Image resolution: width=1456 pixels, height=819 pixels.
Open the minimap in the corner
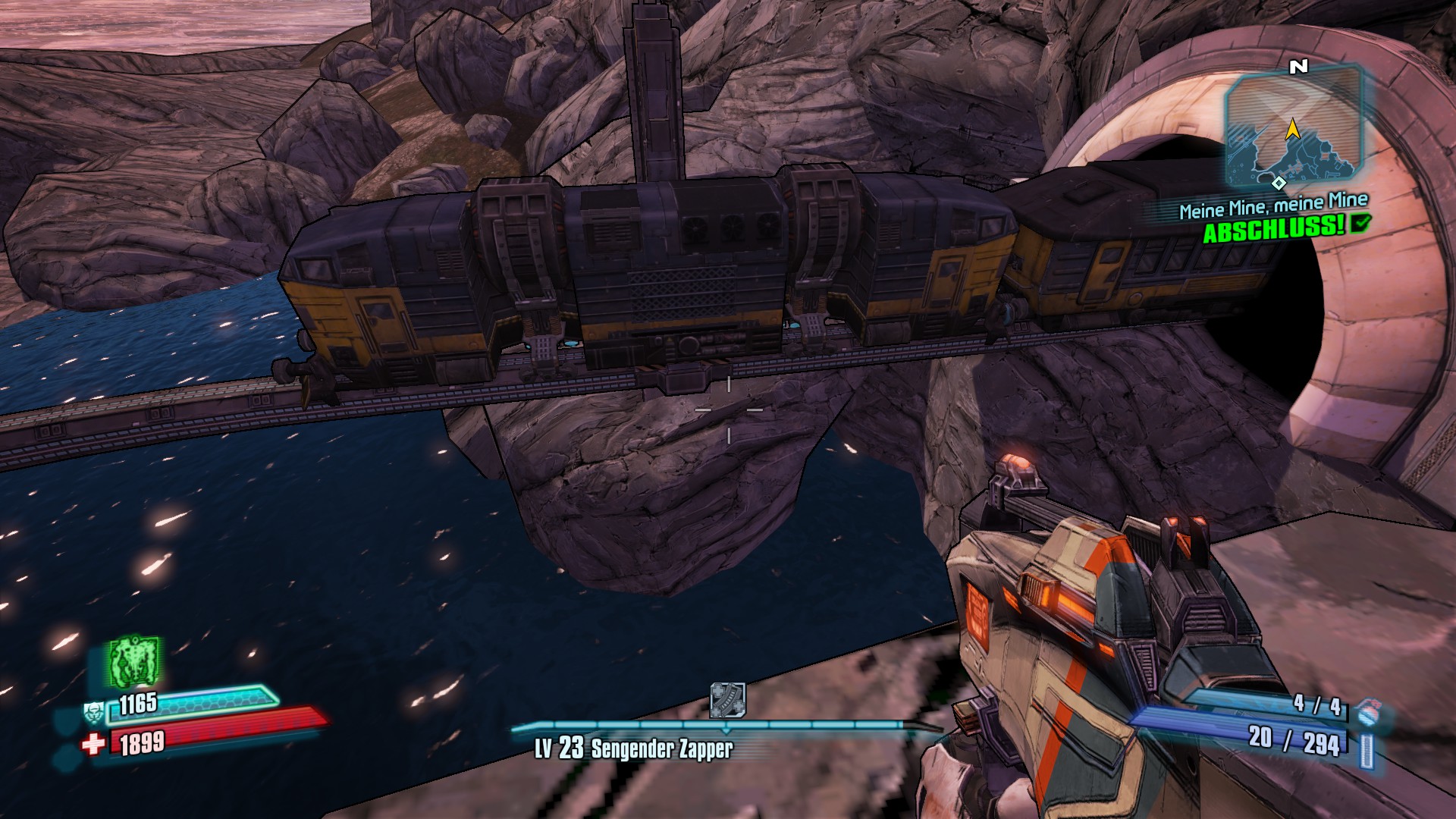1292,129
